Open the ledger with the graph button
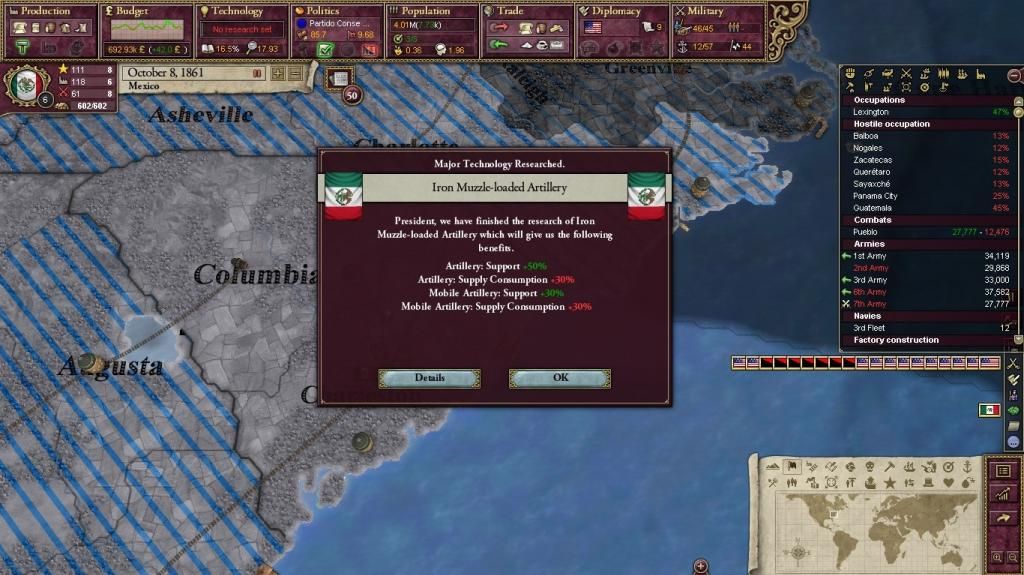This screenshot has height=575, width=1024. 1003,494
